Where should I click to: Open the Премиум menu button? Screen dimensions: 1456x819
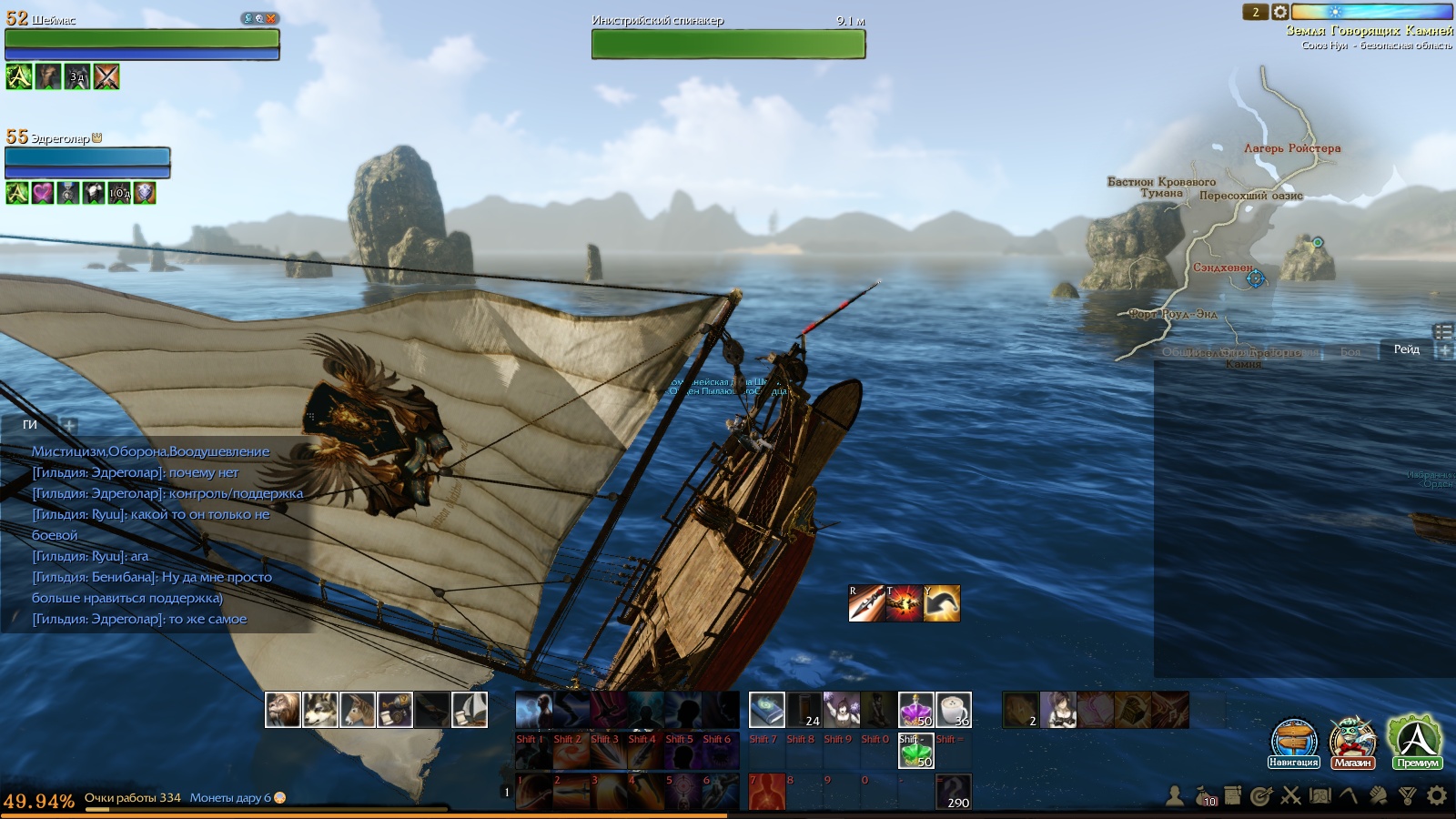point(1416,740)
